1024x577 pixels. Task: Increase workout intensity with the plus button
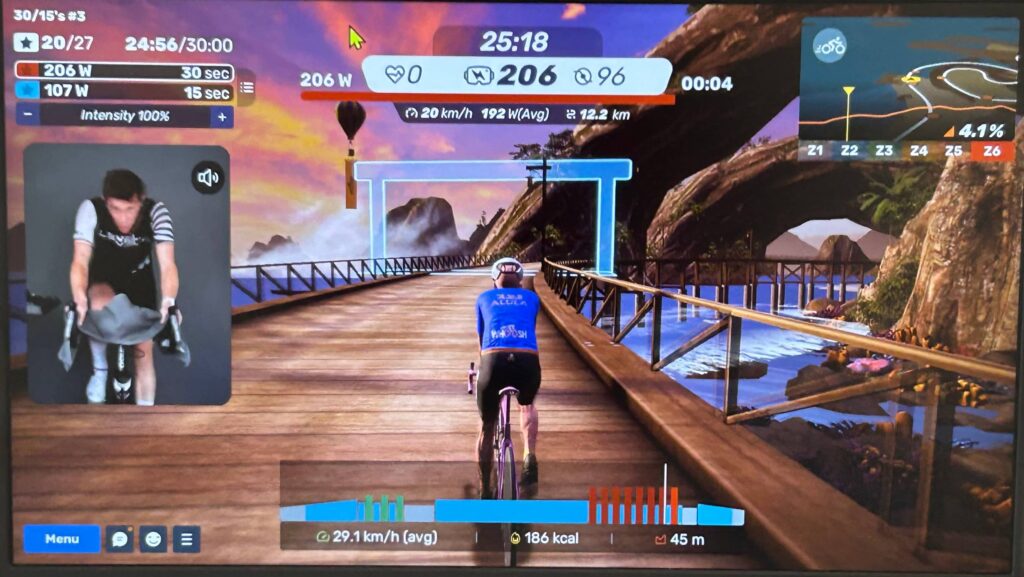click(x=222, y=116)
